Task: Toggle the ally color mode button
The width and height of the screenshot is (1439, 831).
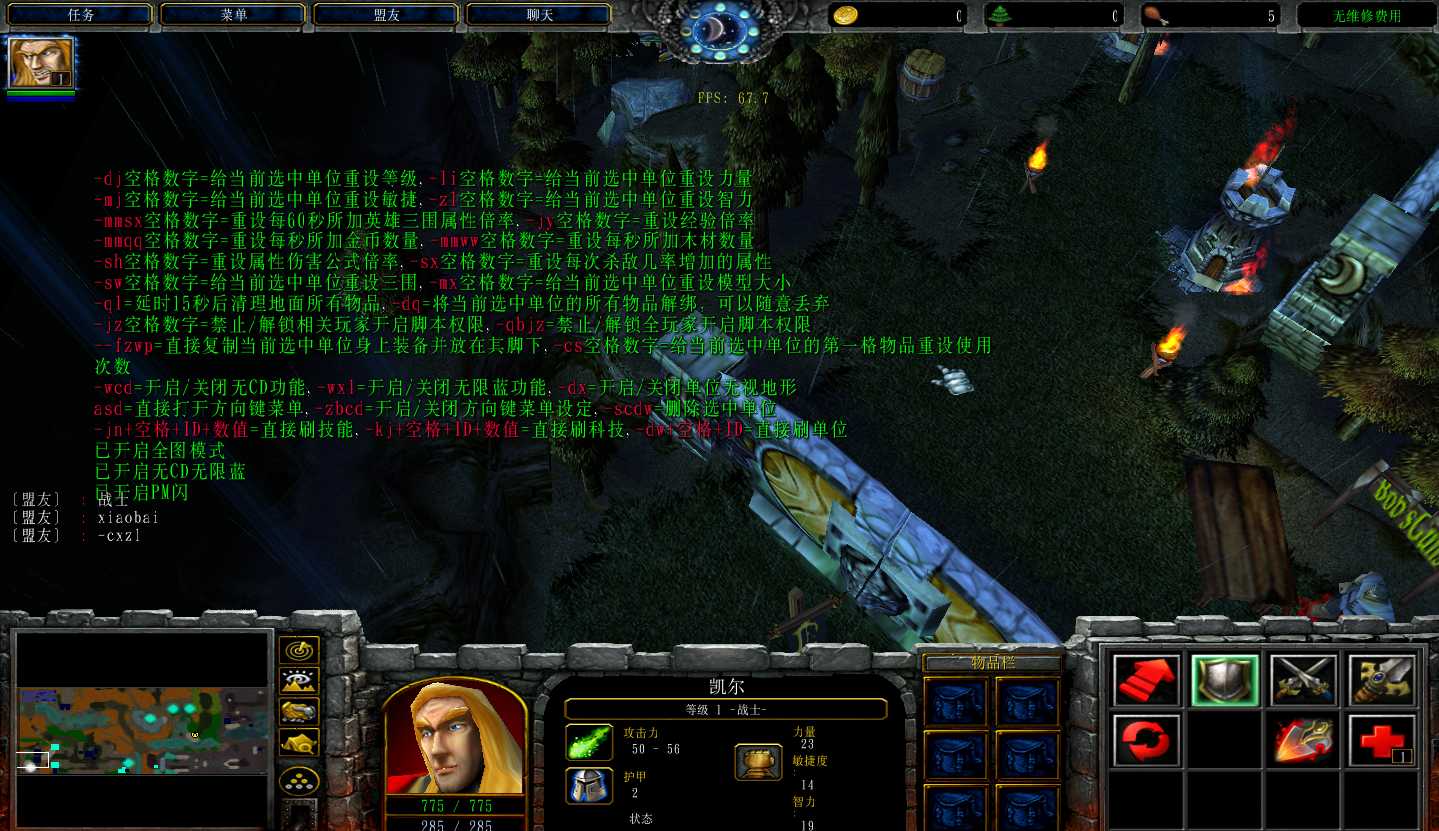Action: click(299, 711)
